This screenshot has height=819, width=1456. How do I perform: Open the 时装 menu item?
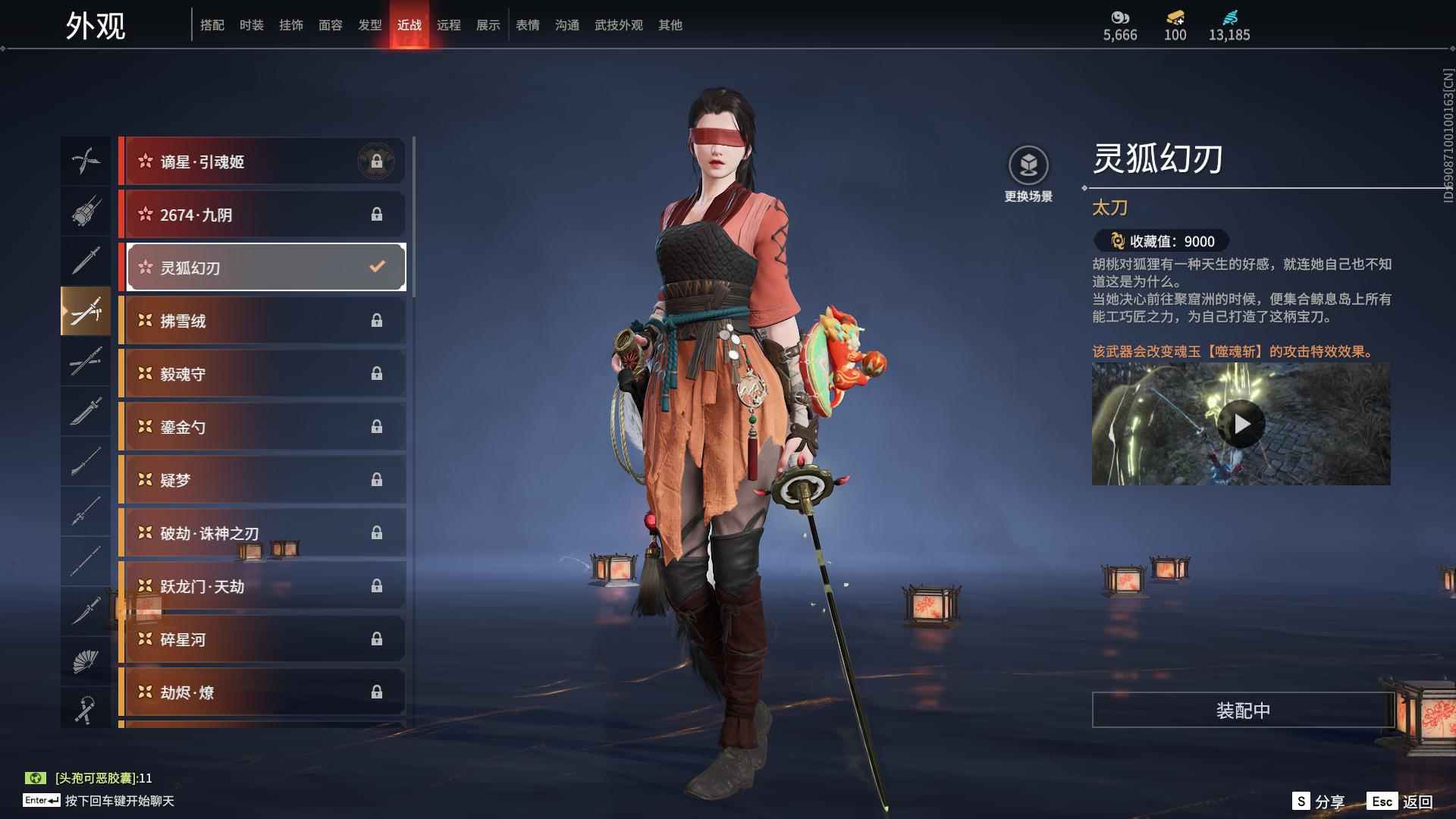[251, 25]
